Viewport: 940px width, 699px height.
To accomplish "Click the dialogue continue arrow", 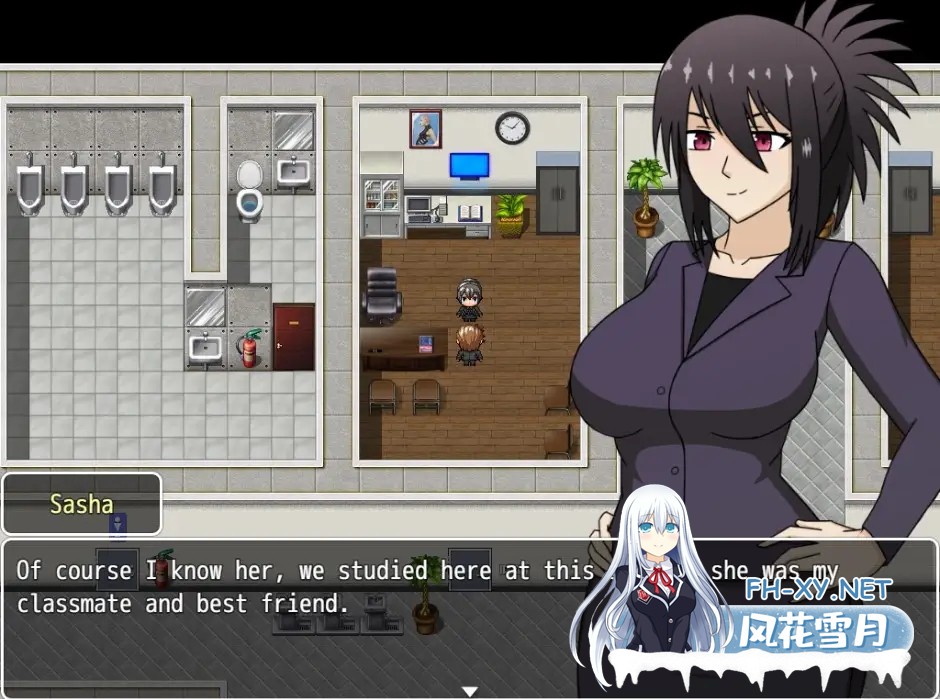I will [469, 690].
